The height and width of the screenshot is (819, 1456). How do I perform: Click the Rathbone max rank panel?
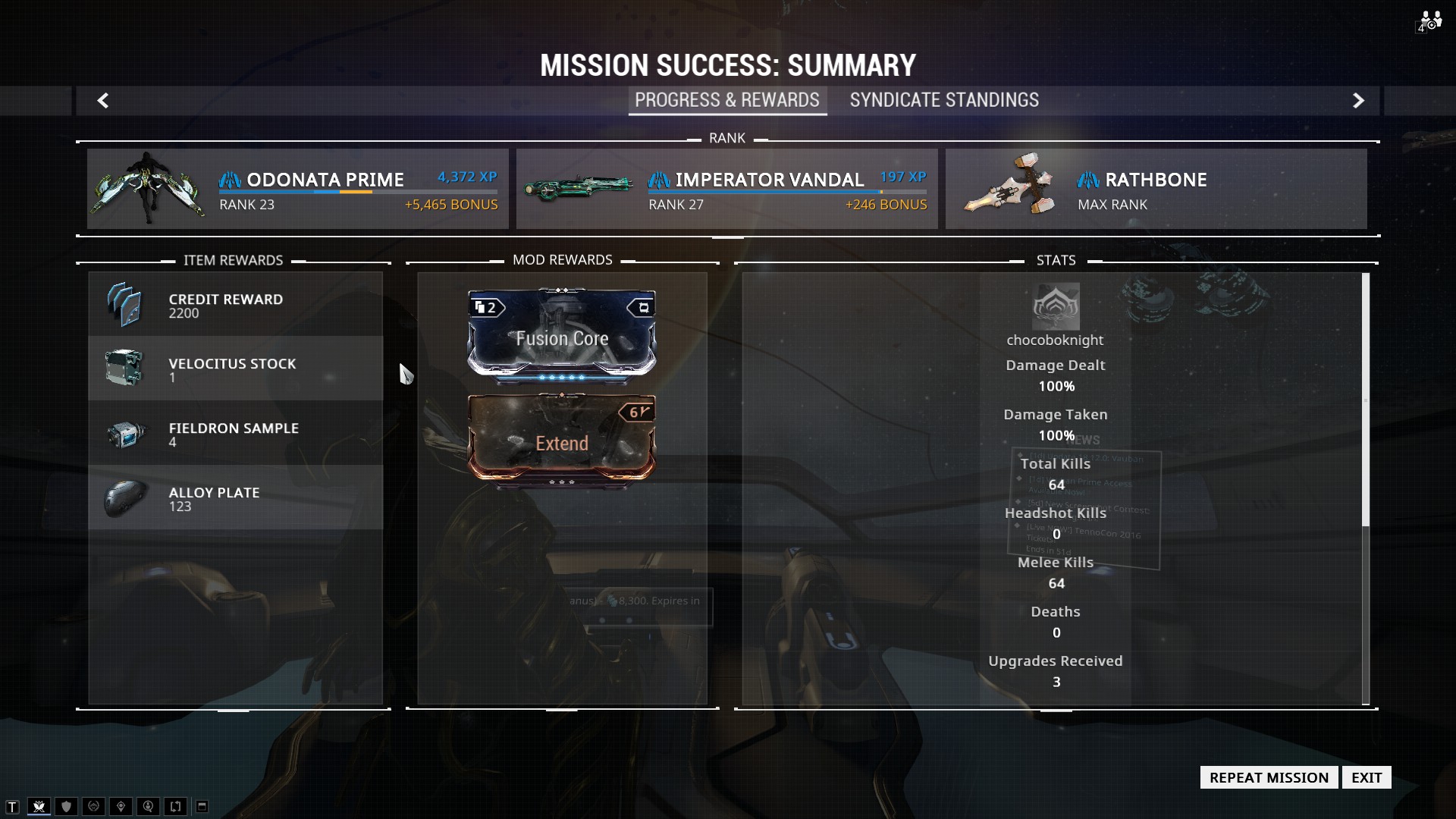point(1156,189)
